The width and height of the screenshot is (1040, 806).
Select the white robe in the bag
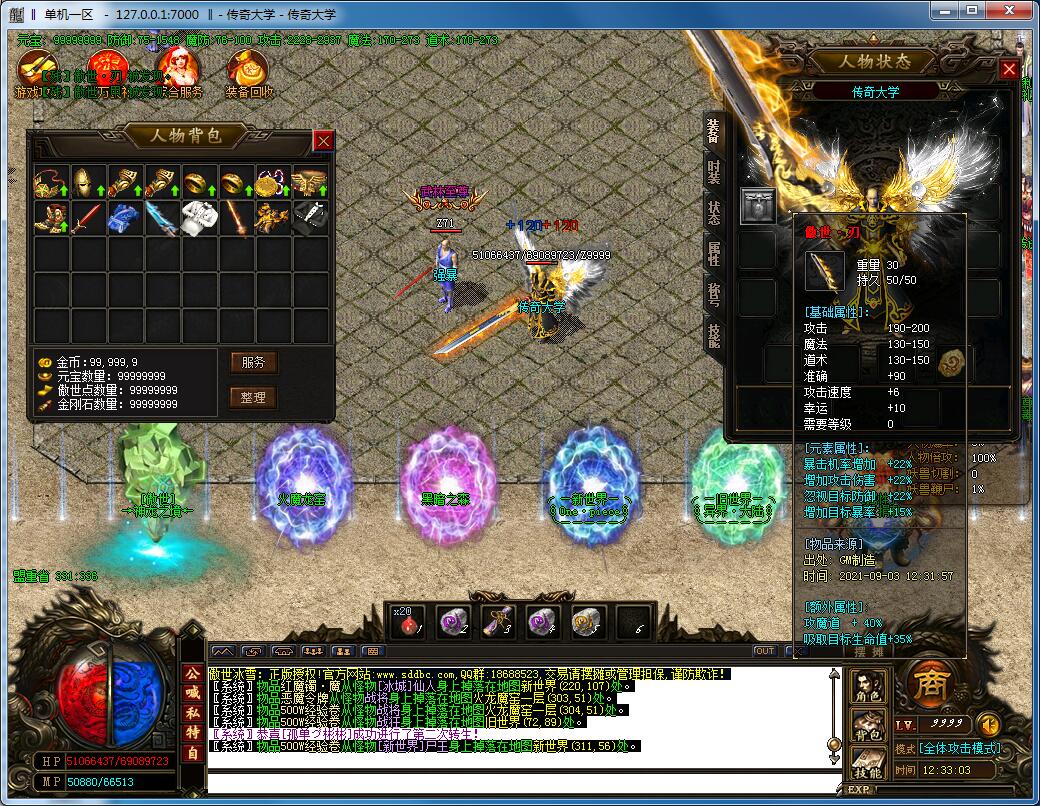point(195,216)
